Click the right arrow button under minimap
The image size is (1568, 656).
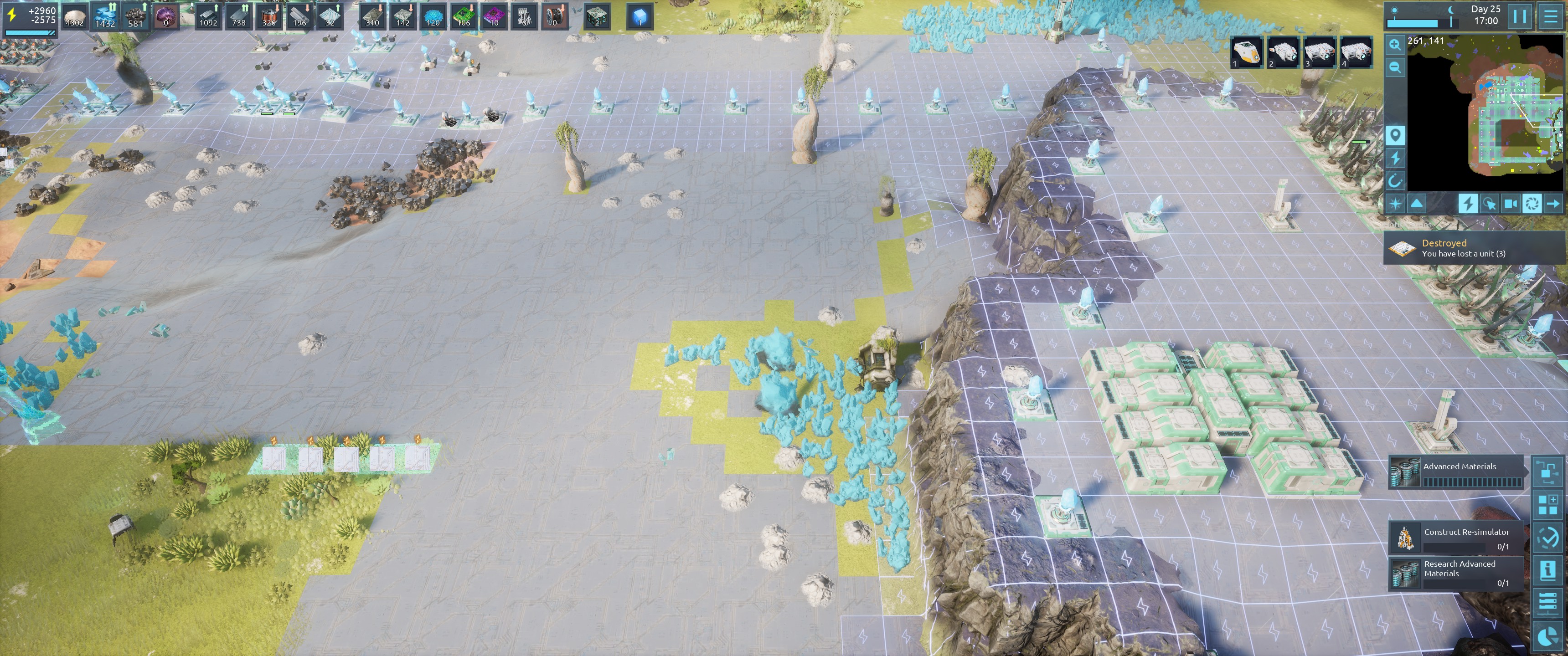coord(1553,203)
